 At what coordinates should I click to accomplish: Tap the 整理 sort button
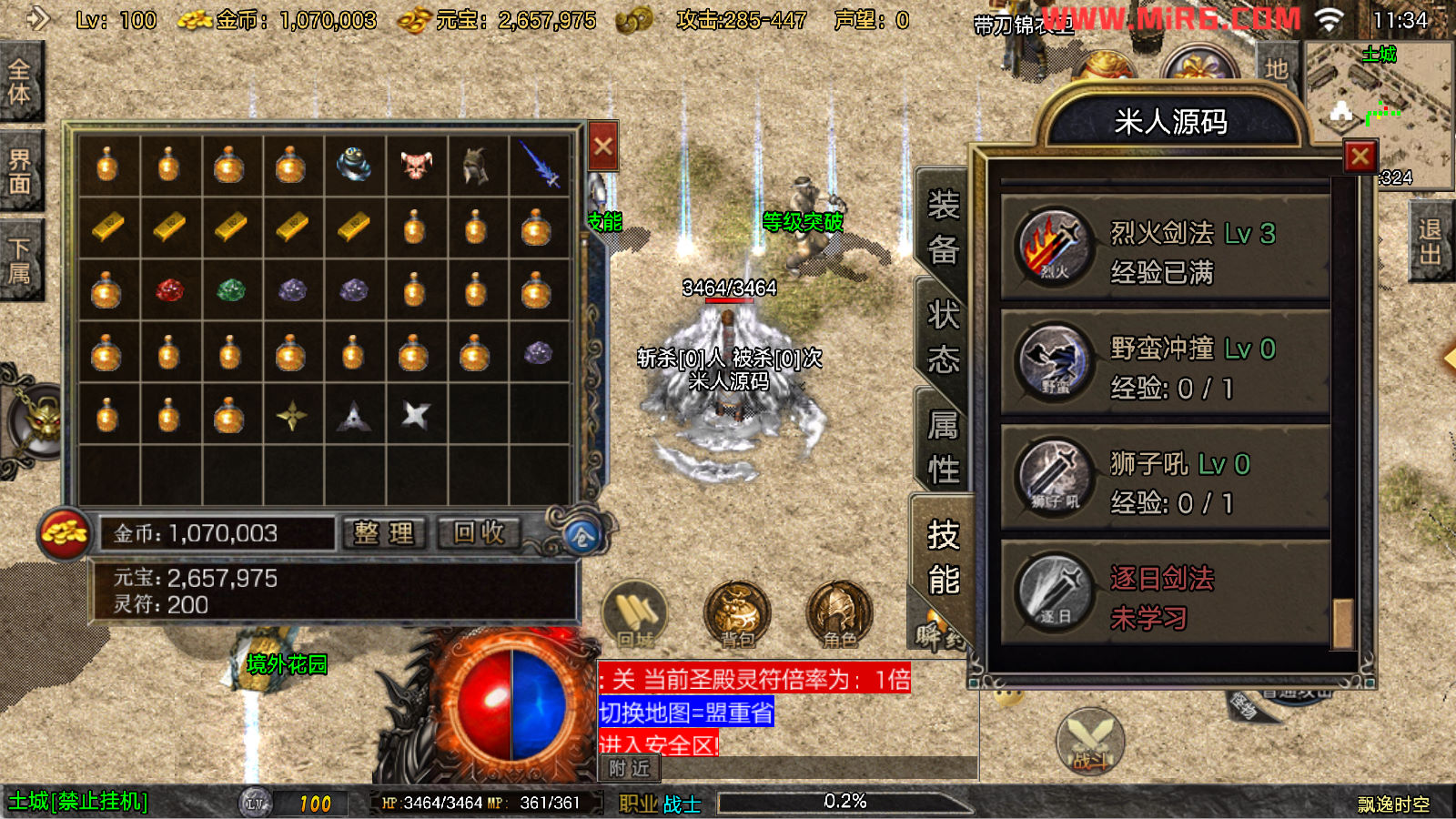(x=384, y=533)
